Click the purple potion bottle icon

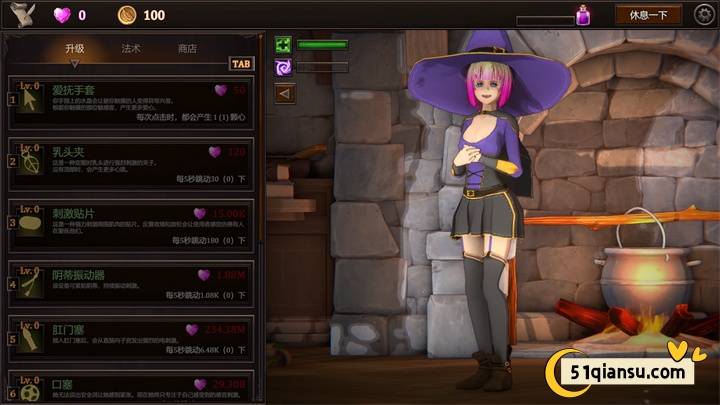[583, 15]
